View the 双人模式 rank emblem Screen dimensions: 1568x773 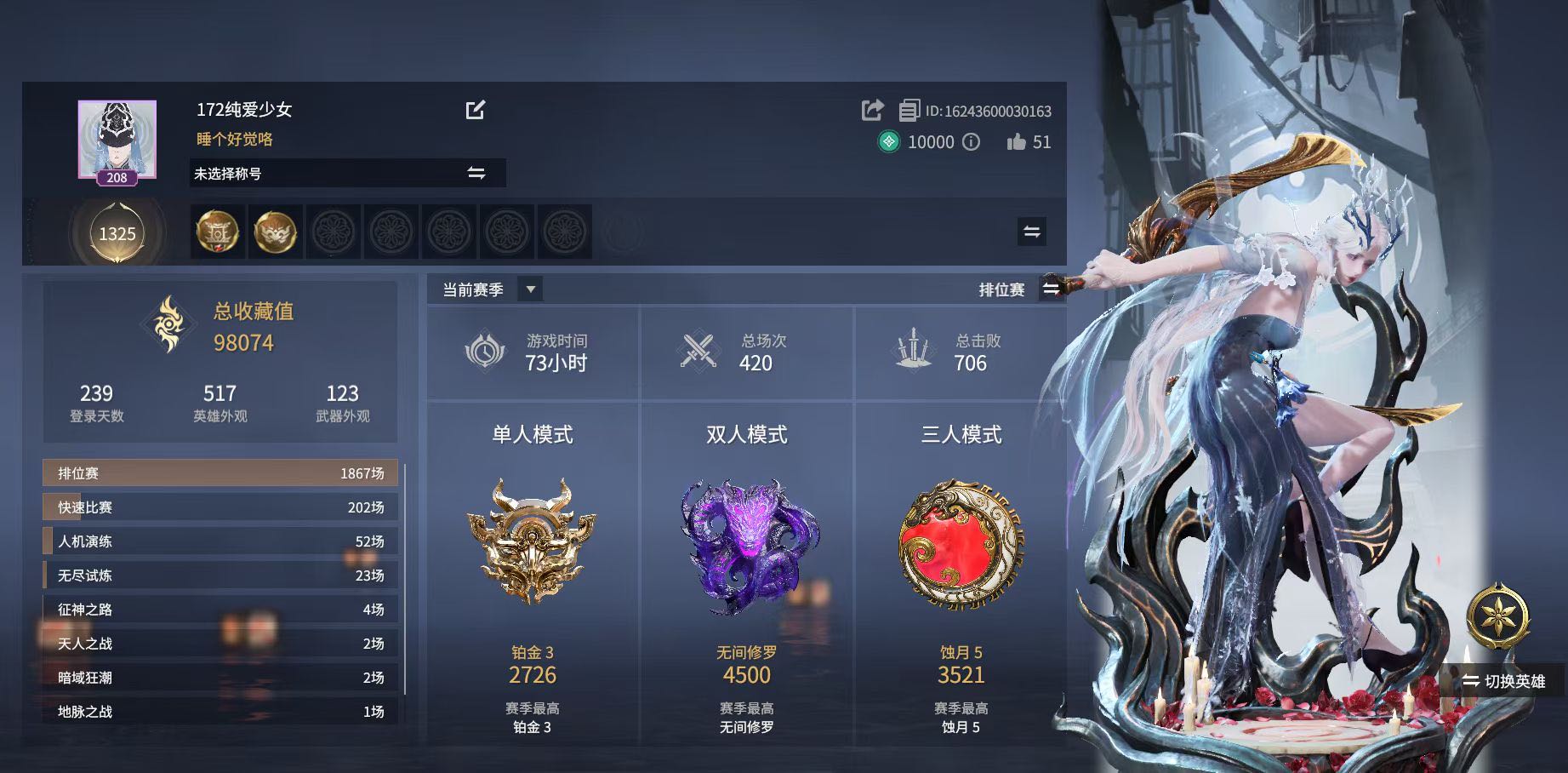coord(747,545)
